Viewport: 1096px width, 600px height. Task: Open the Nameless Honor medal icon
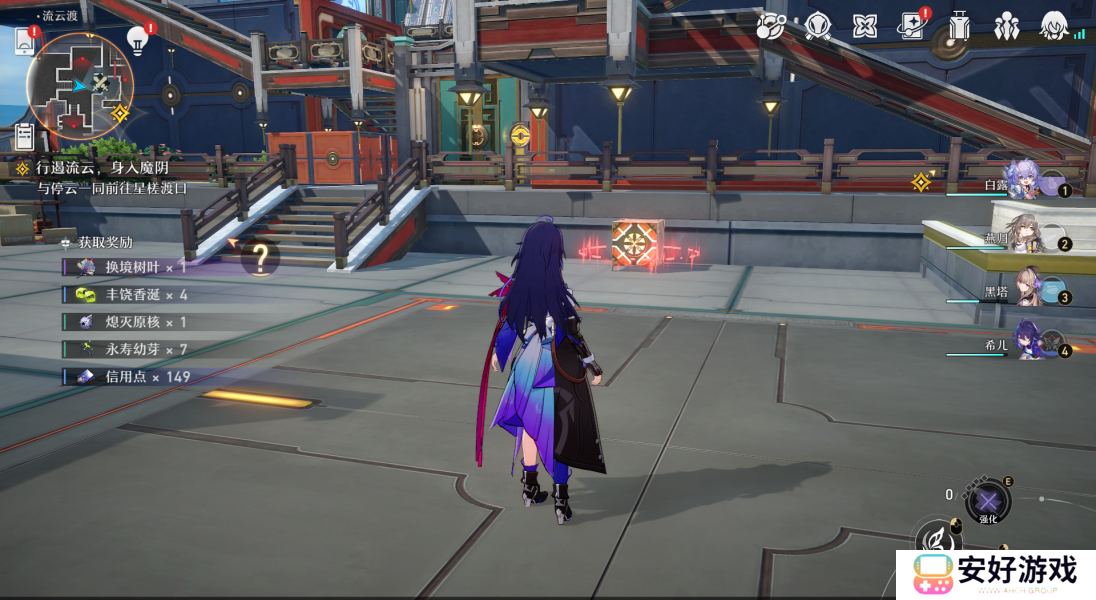[x=818, y=27]
